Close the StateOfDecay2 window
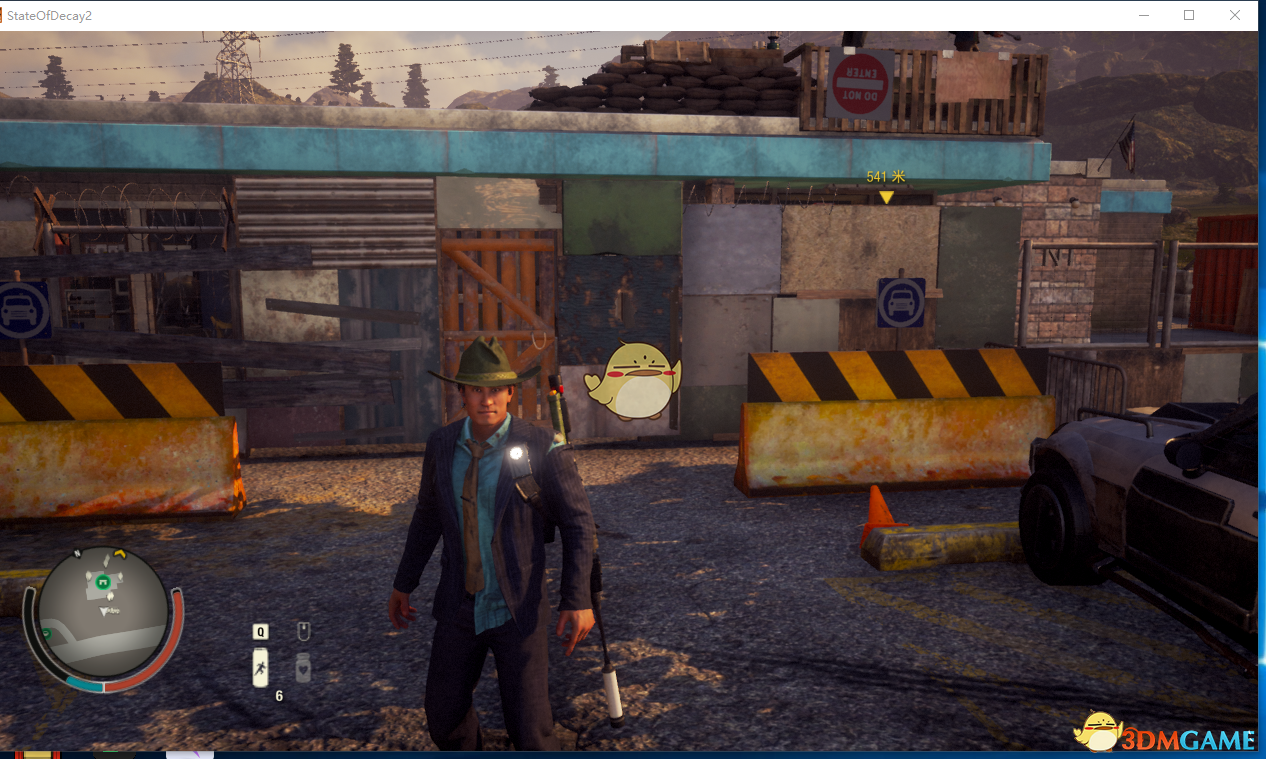This screenshot has width=1266, height=759. [x=1235, y=15]
